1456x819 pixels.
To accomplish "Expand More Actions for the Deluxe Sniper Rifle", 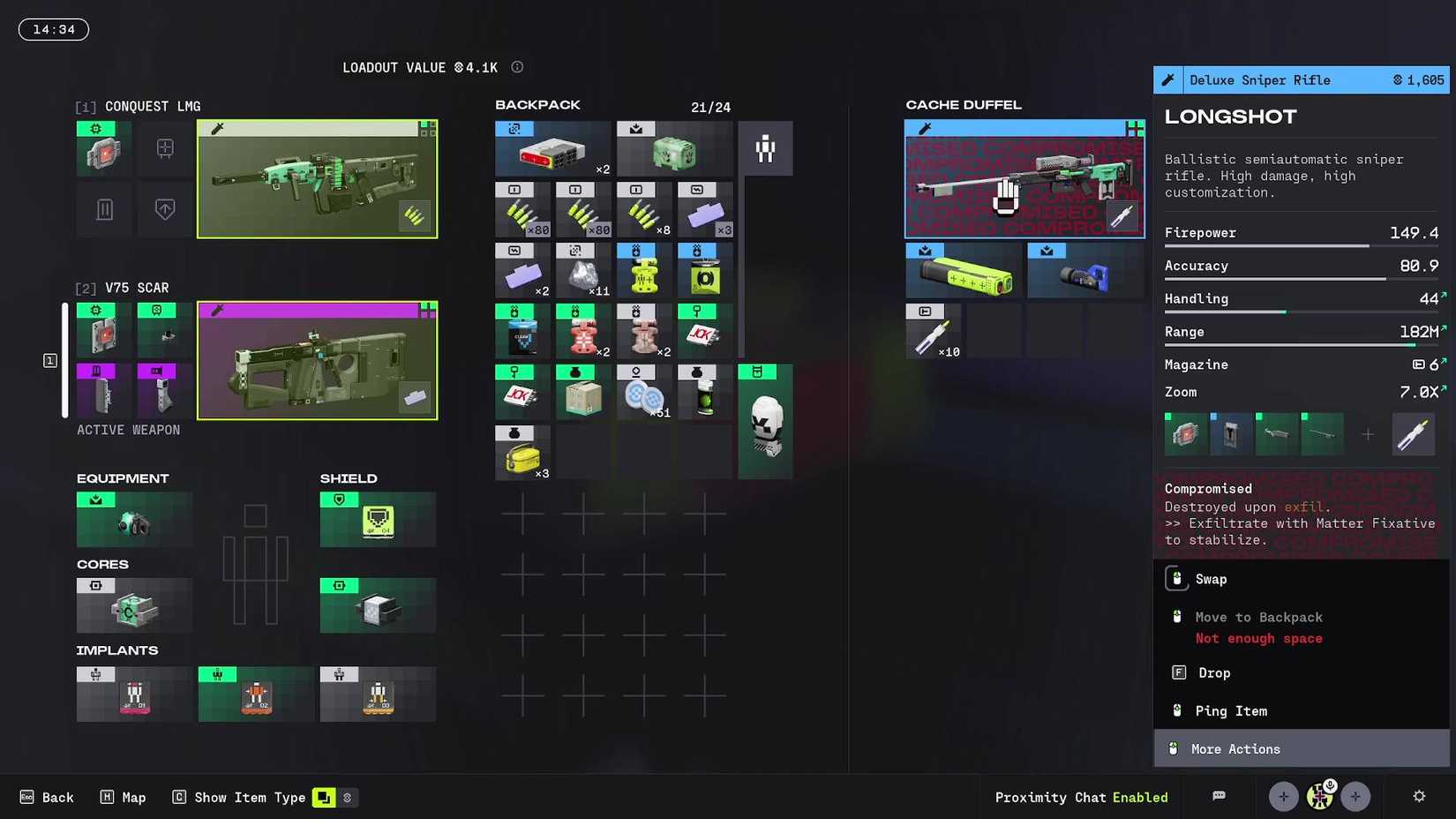I will coord(1235,748).
